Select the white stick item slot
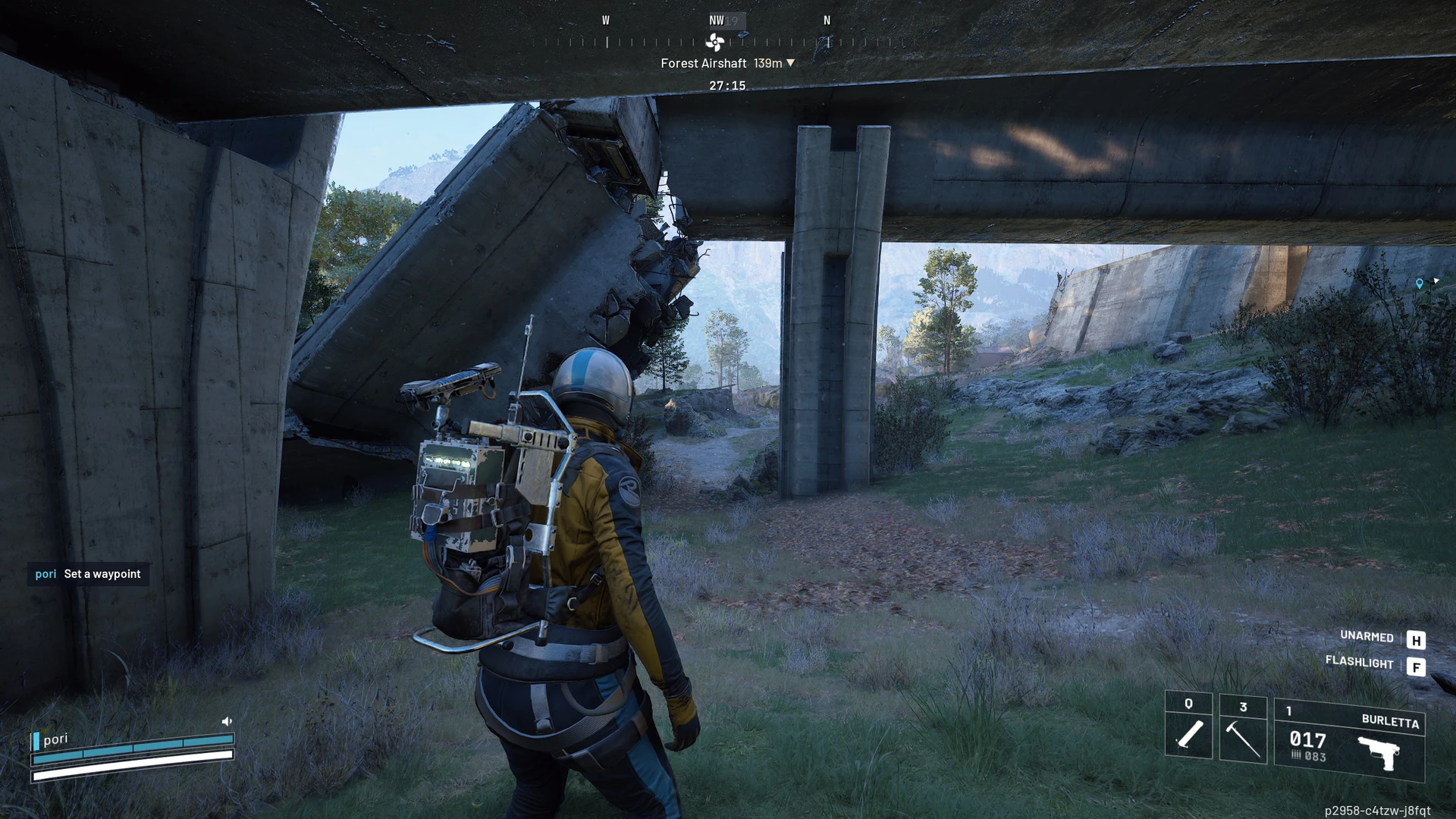The height and width of the screenshot is (819, 1456). pos(1188,725)
